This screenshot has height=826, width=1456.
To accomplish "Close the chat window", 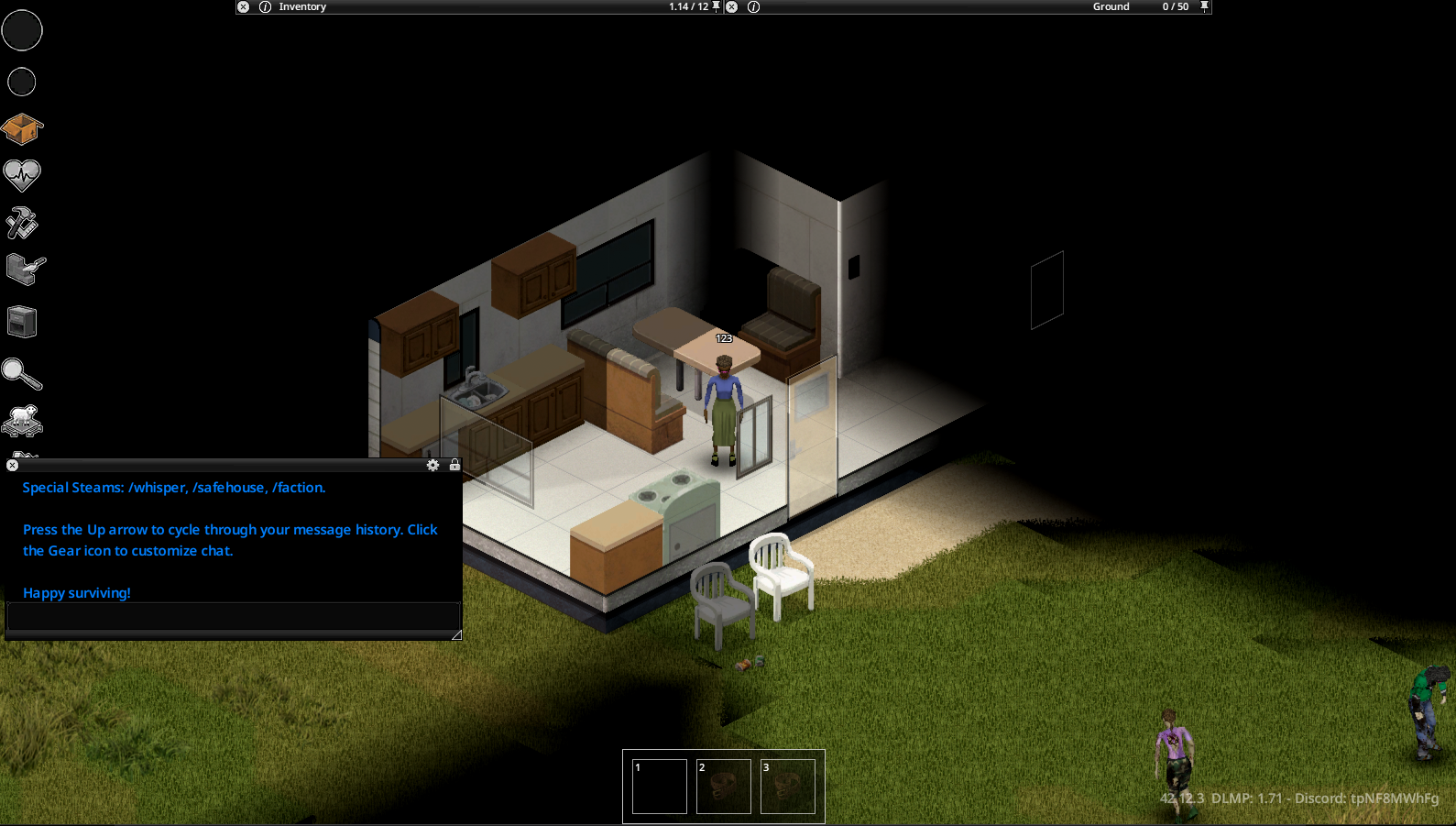I will [13, 466].
